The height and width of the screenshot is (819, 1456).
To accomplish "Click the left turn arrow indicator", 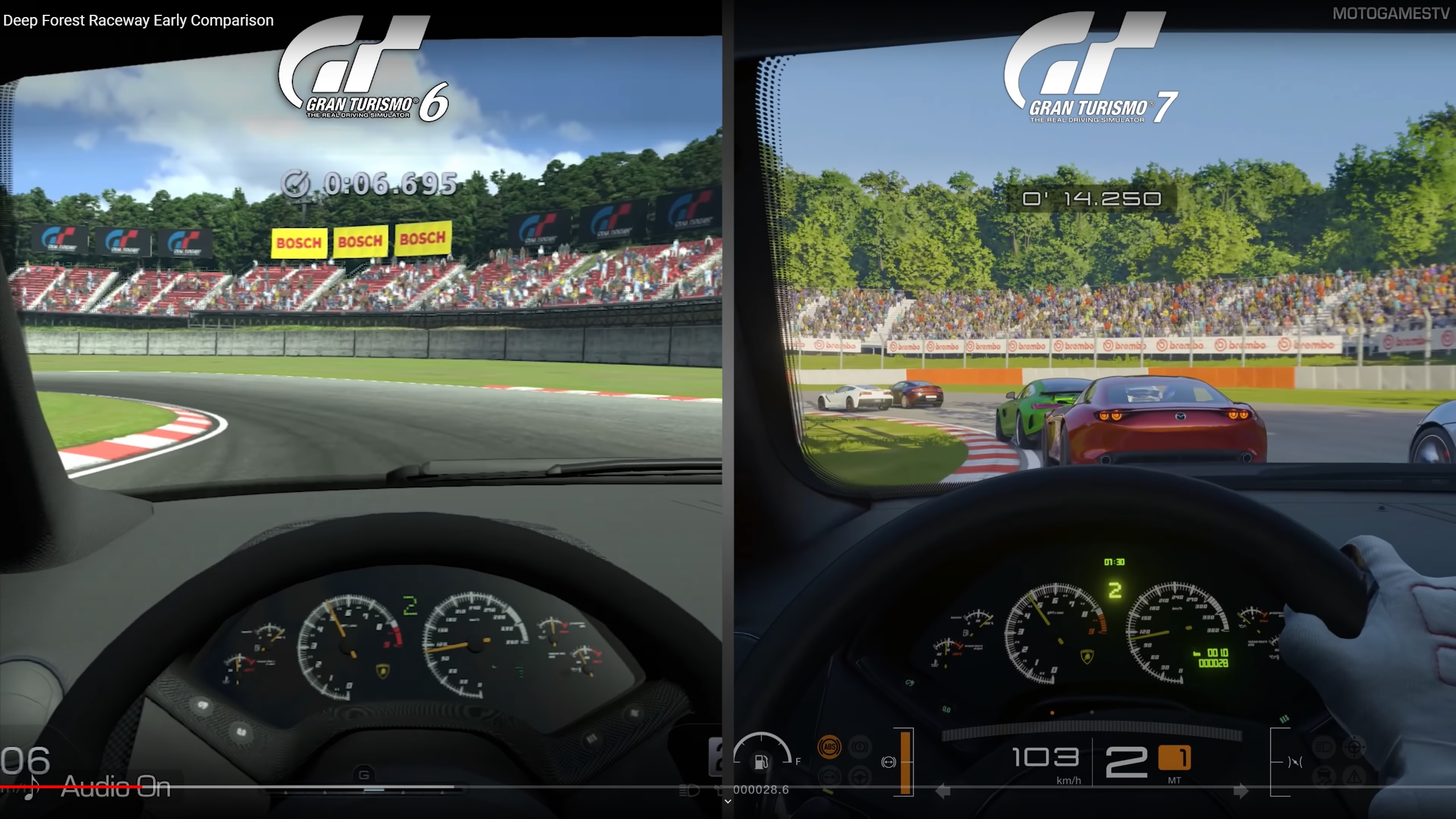I will click(943, 791).
